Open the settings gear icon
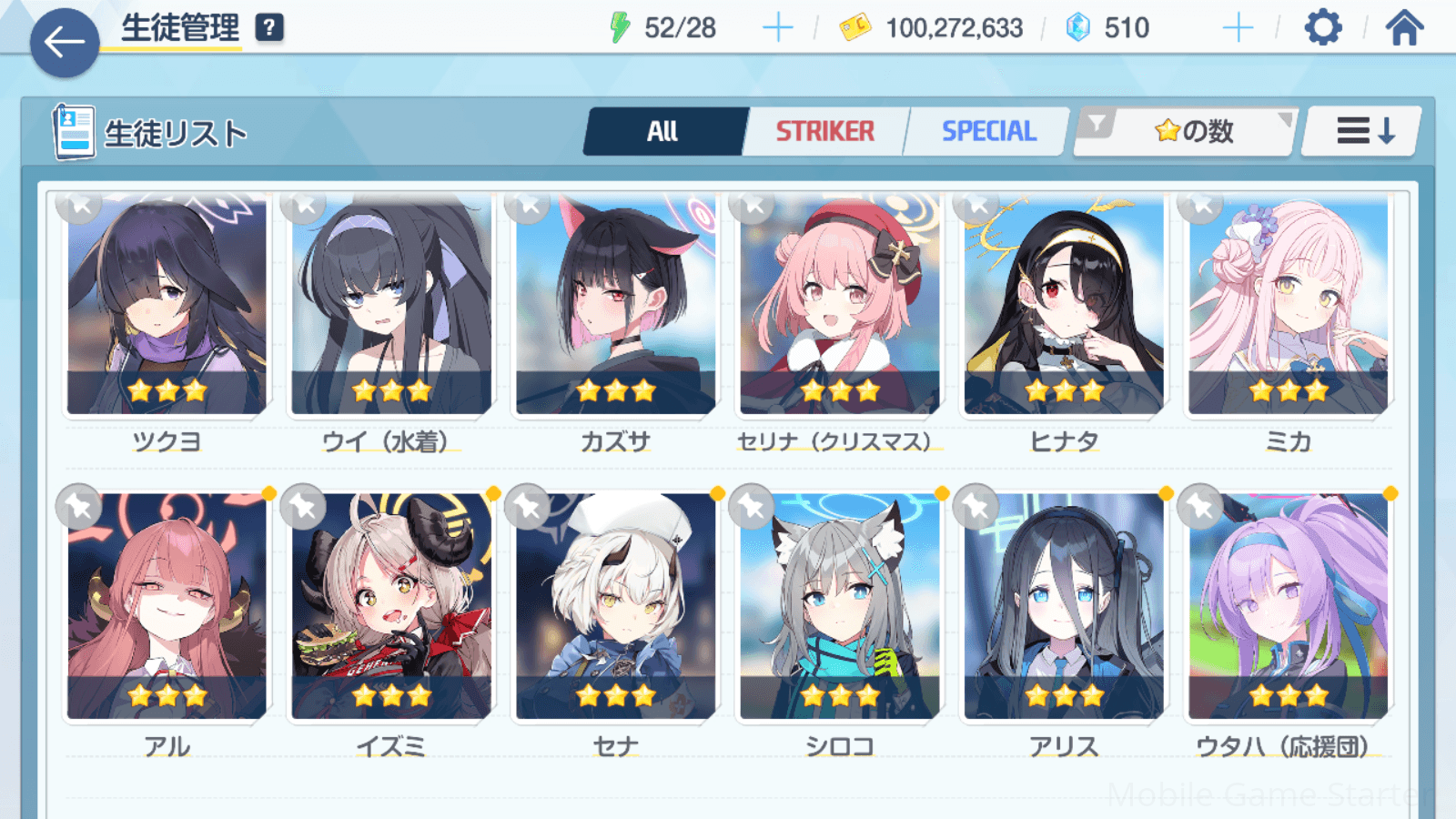 pos(1322,28)
